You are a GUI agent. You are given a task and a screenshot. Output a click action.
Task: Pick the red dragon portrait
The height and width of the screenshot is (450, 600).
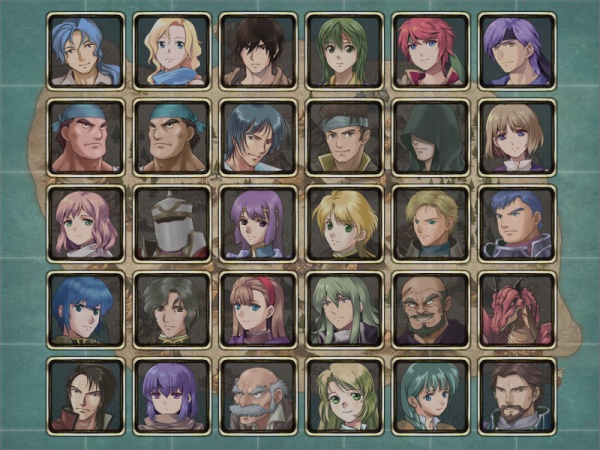click(517, 310)
